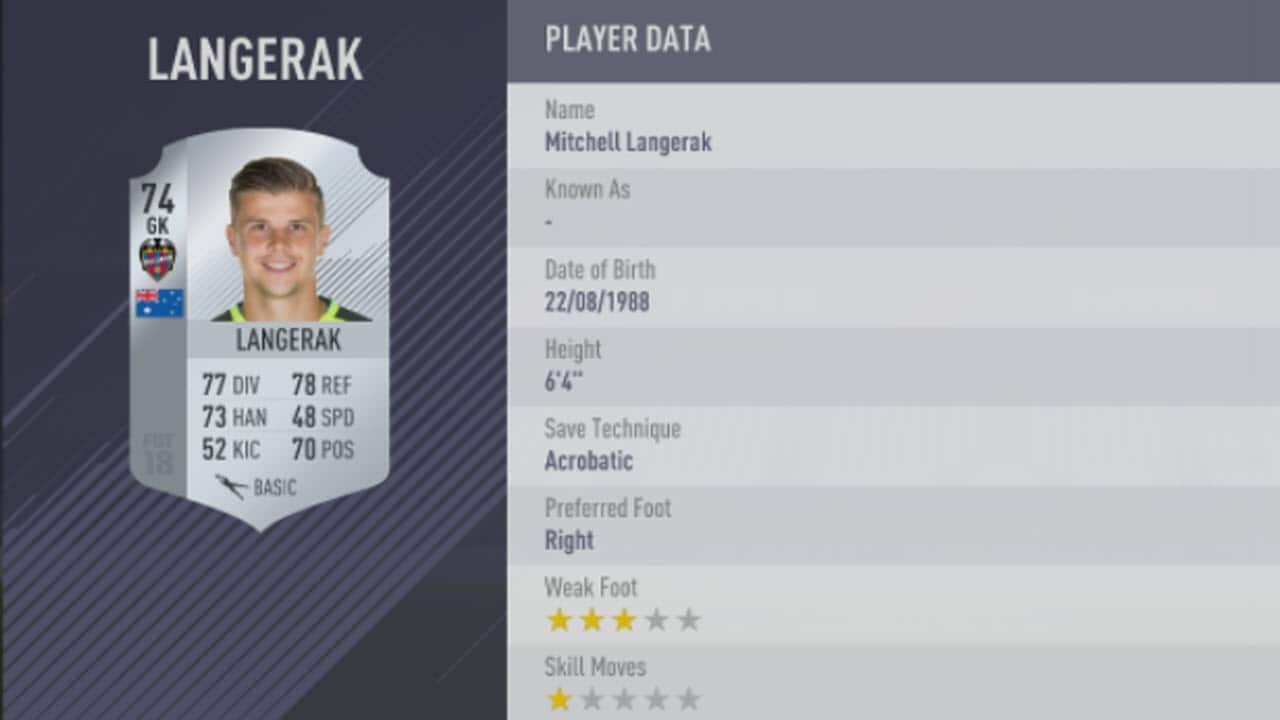Set Skill Moves to two stars
1280x720 pixels.
point(590,700)
